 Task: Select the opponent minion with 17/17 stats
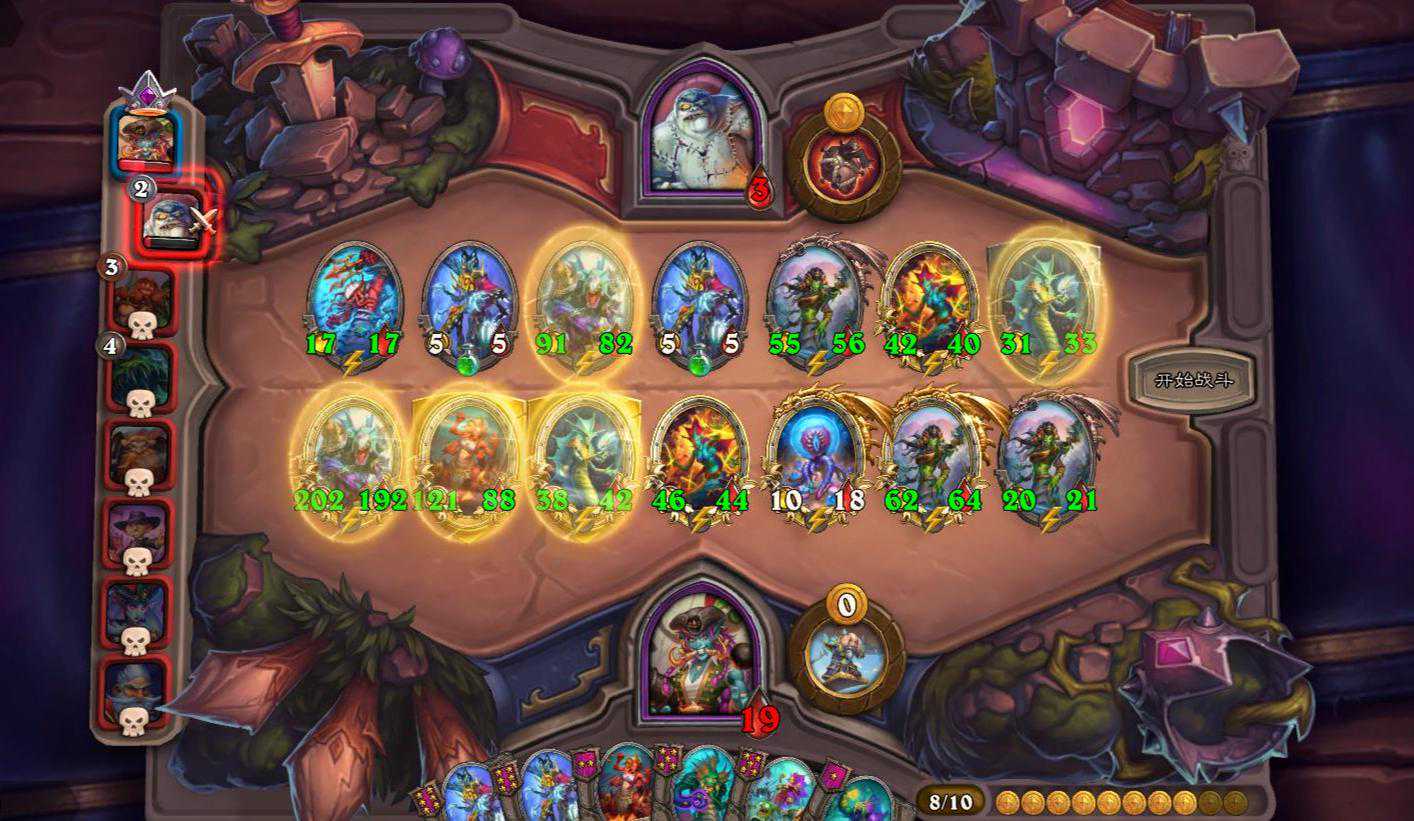click(355, 295)
